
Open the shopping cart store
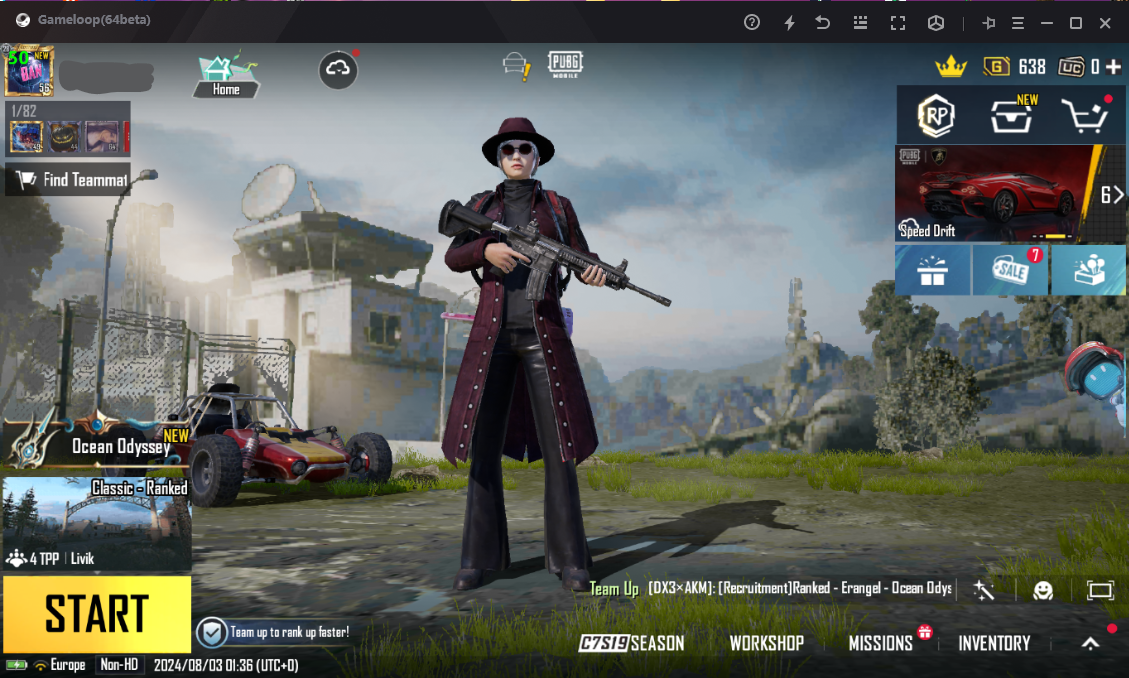[1085, 116]
